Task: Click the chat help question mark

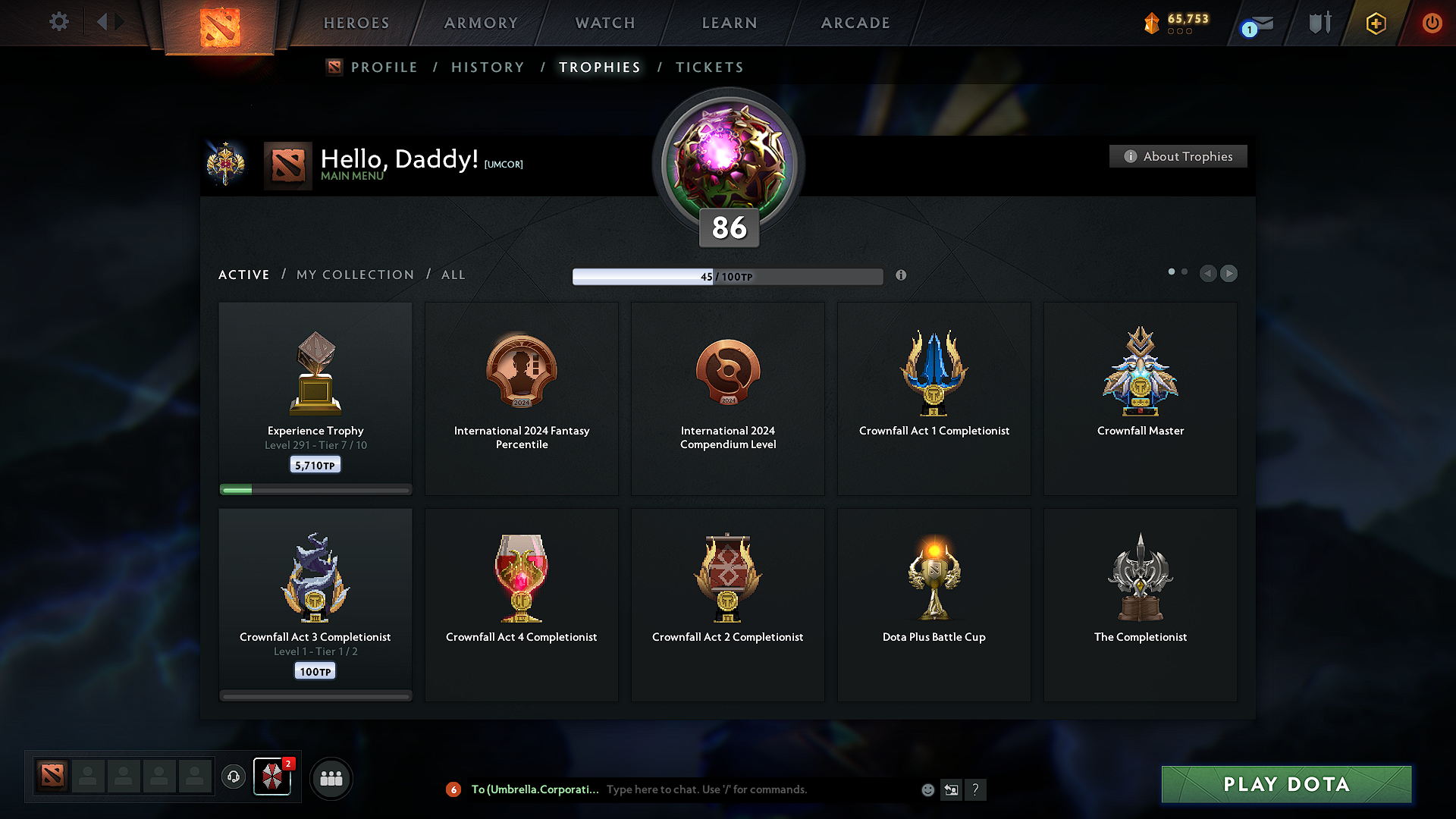Action: click(976, 789)
